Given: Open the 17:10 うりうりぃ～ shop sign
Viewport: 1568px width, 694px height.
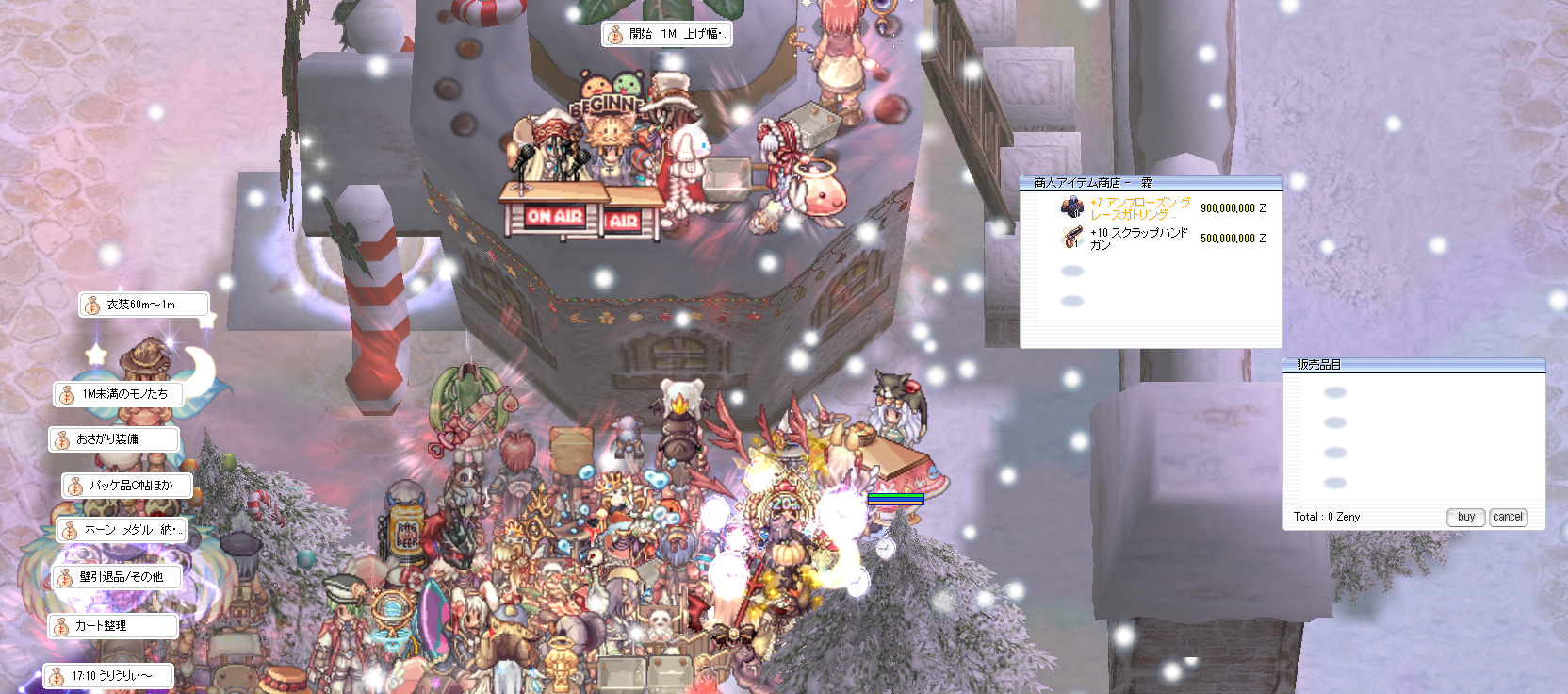Looking at the screenshot, I should click(x=109, y=676).
